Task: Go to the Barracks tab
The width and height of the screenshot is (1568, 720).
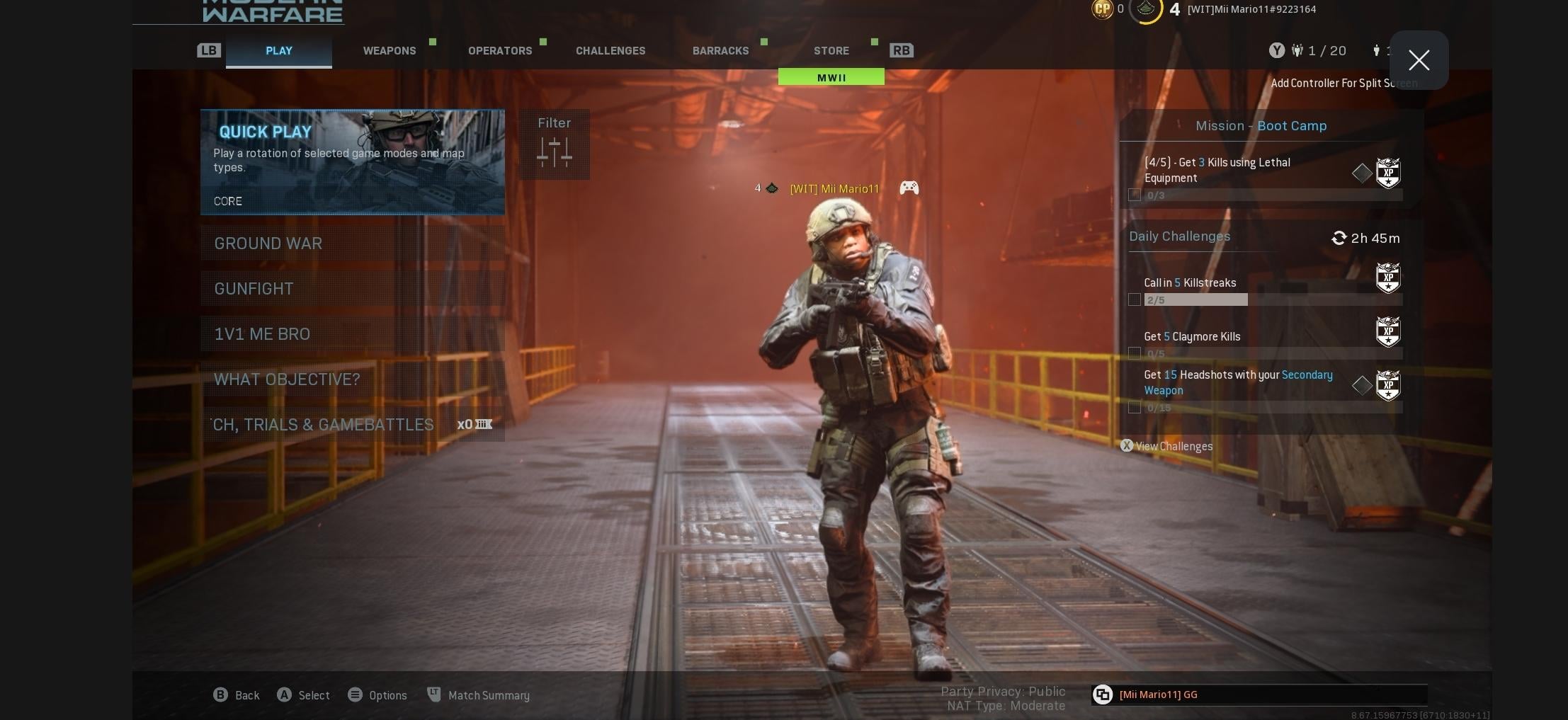Action: click(x=720, y=51)
